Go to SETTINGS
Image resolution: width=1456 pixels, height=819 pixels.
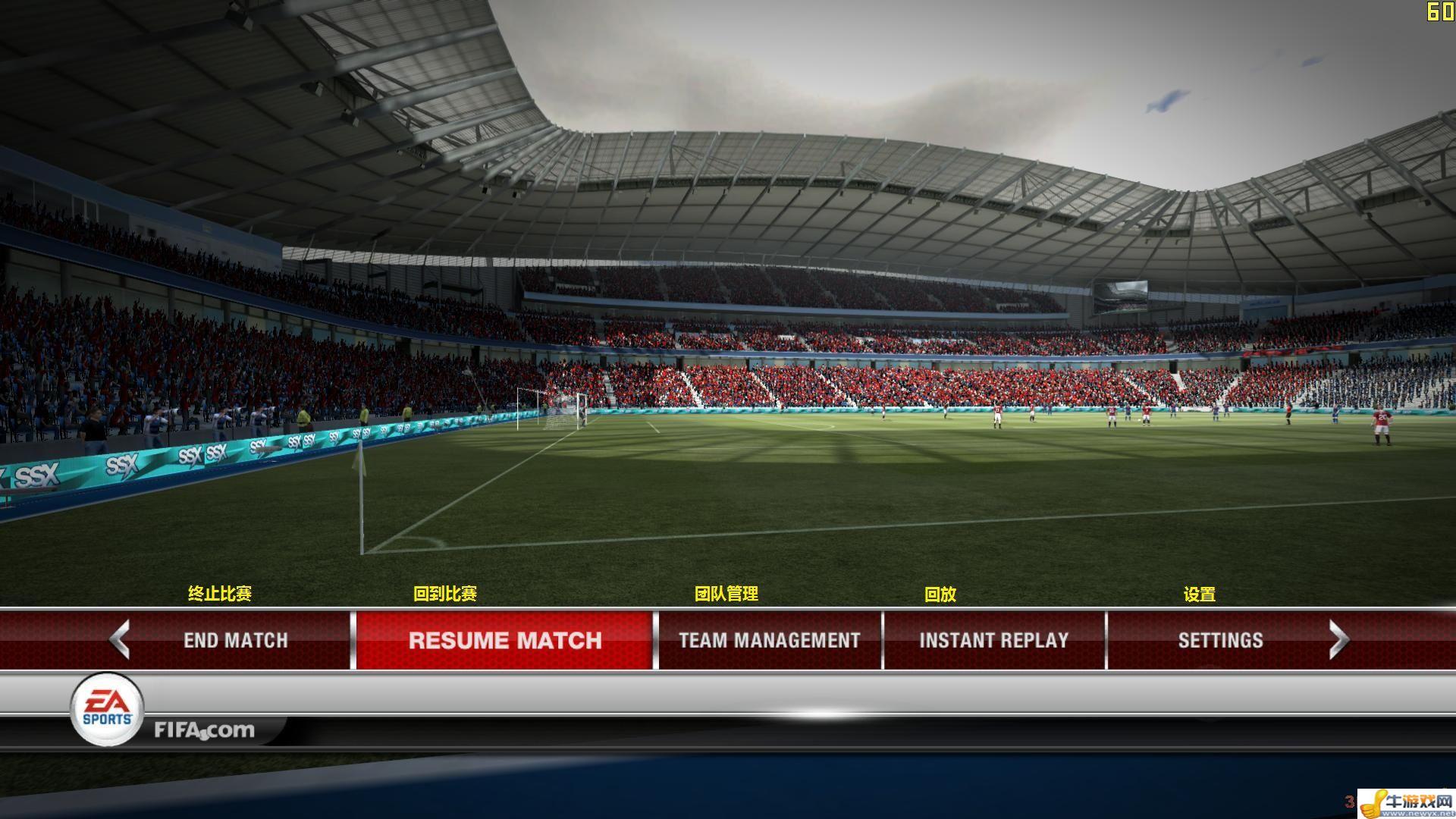1220,640
